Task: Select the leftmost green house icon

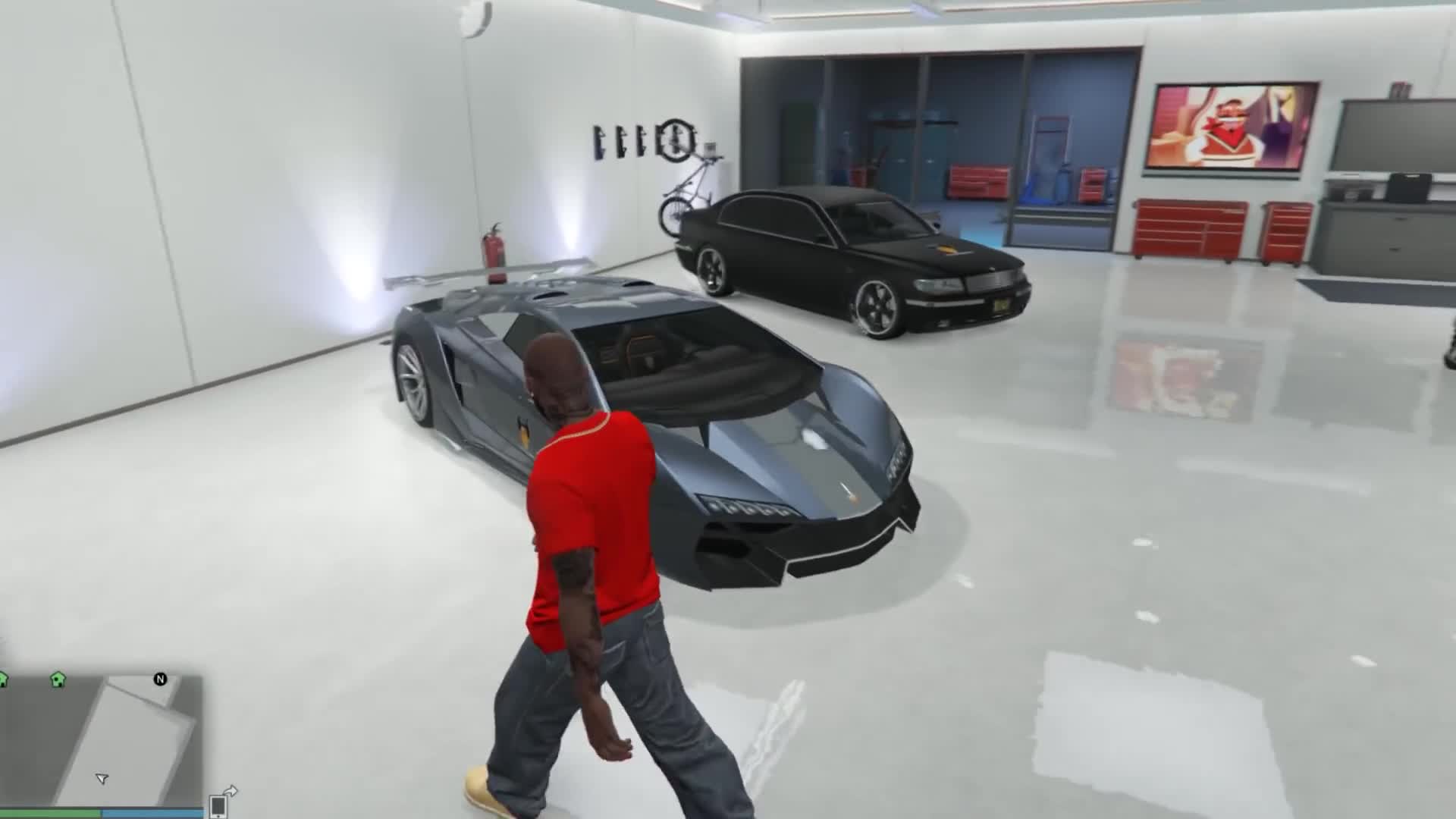Action: point(3,680)
